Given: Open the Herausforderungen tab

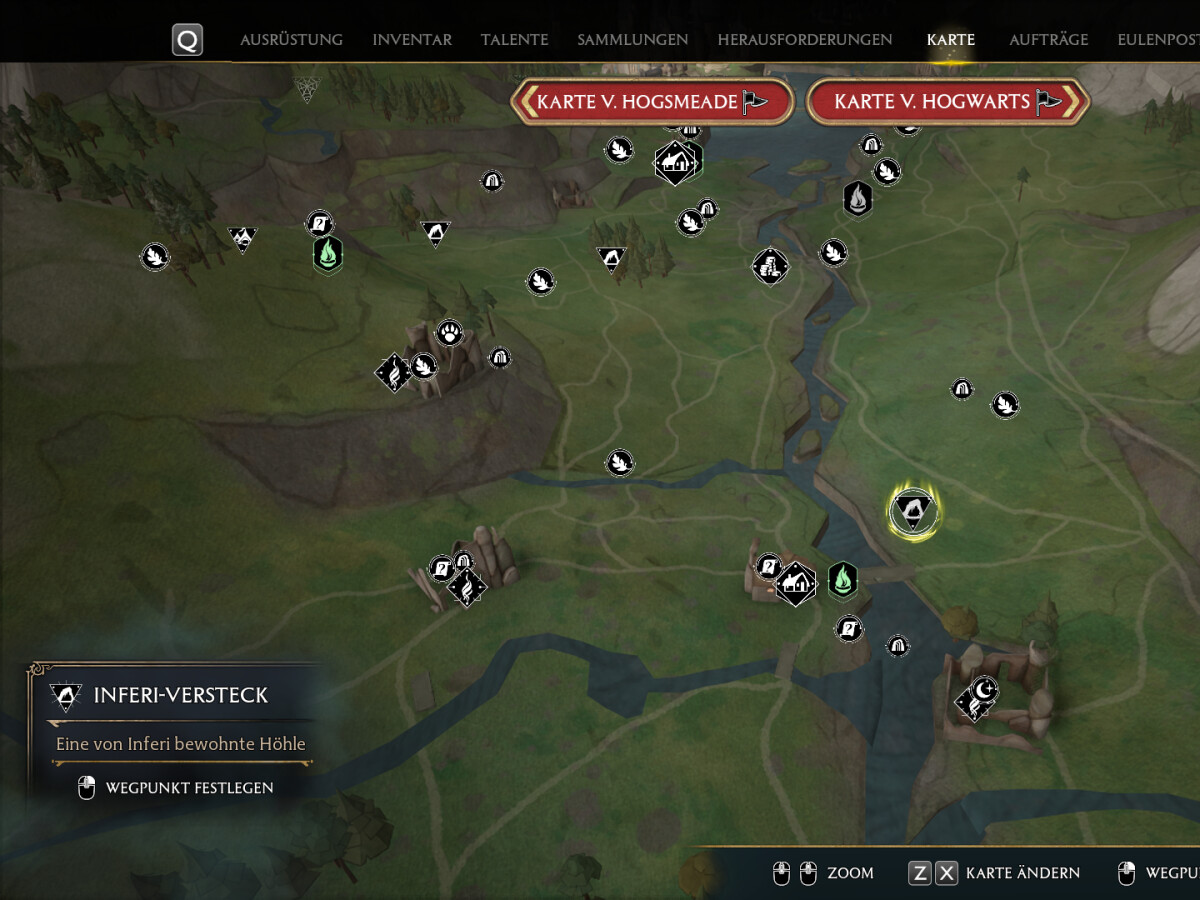Looking at the screenshot, I should point(804,40).
